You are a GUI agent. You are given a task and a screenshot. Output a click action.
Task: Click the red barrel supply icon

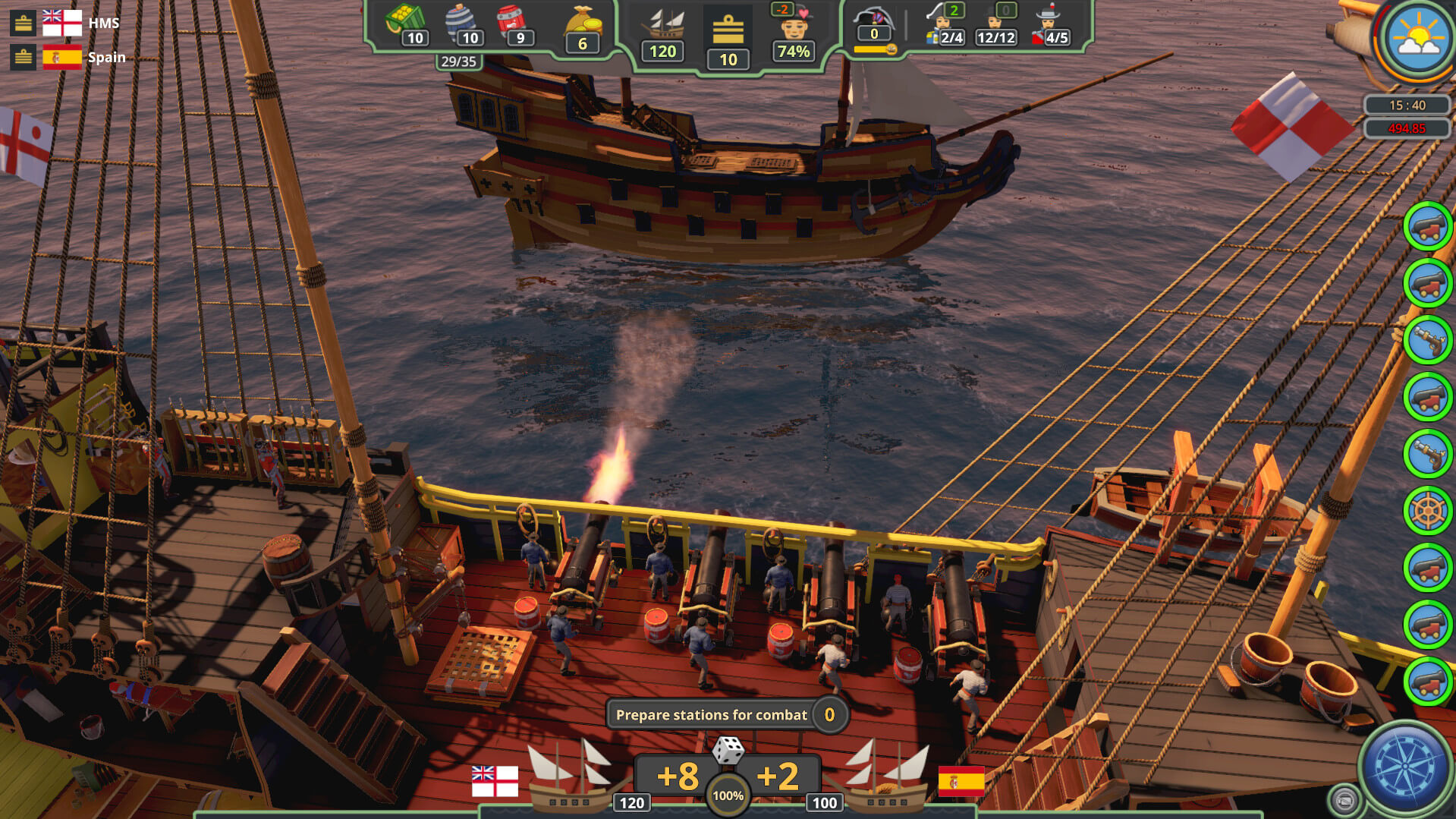tap(511, 20)
